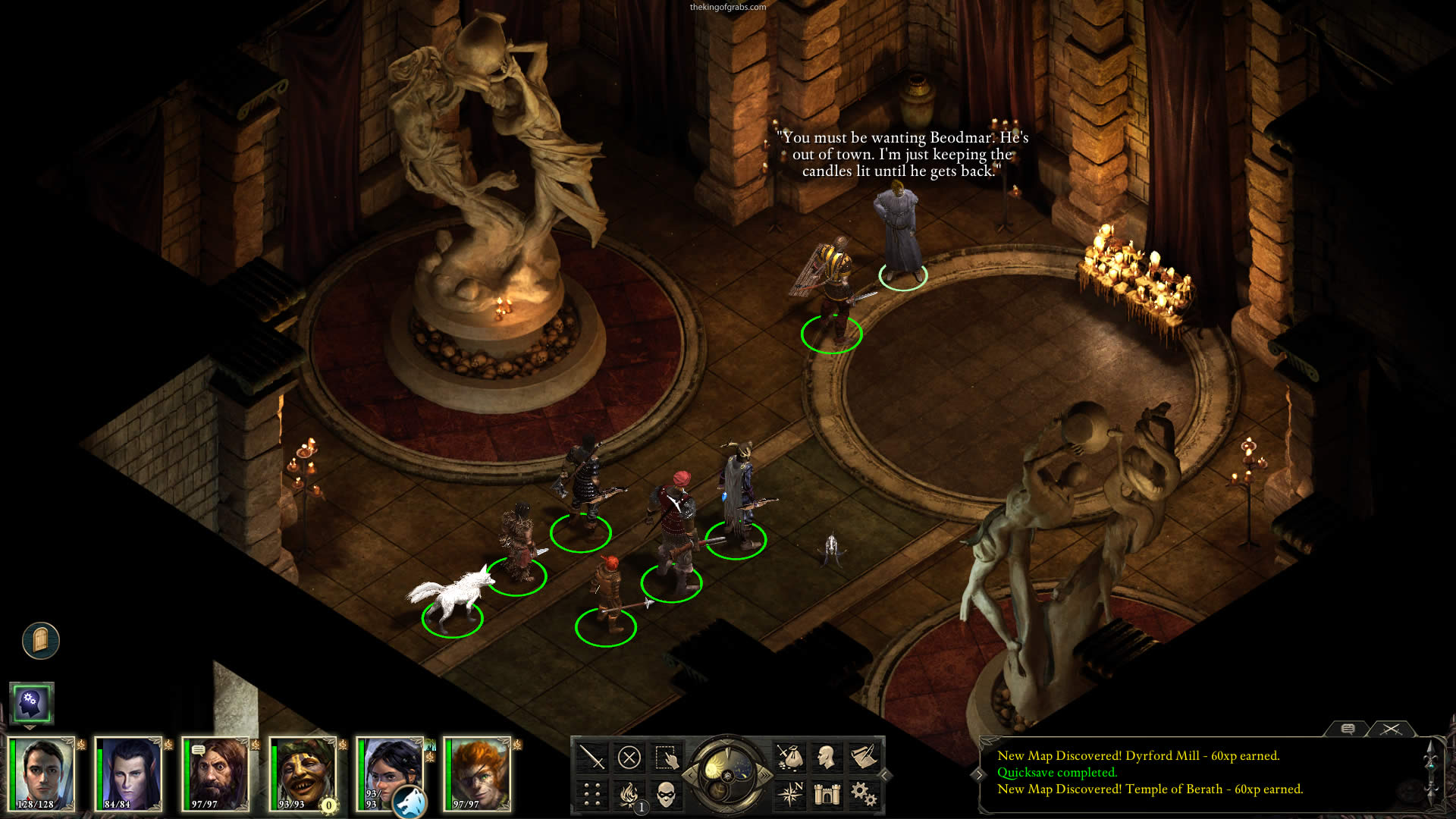Screen dimensions: 1456x819
Task: Open the journal scroll and quill icon
Action: point(863,757)
